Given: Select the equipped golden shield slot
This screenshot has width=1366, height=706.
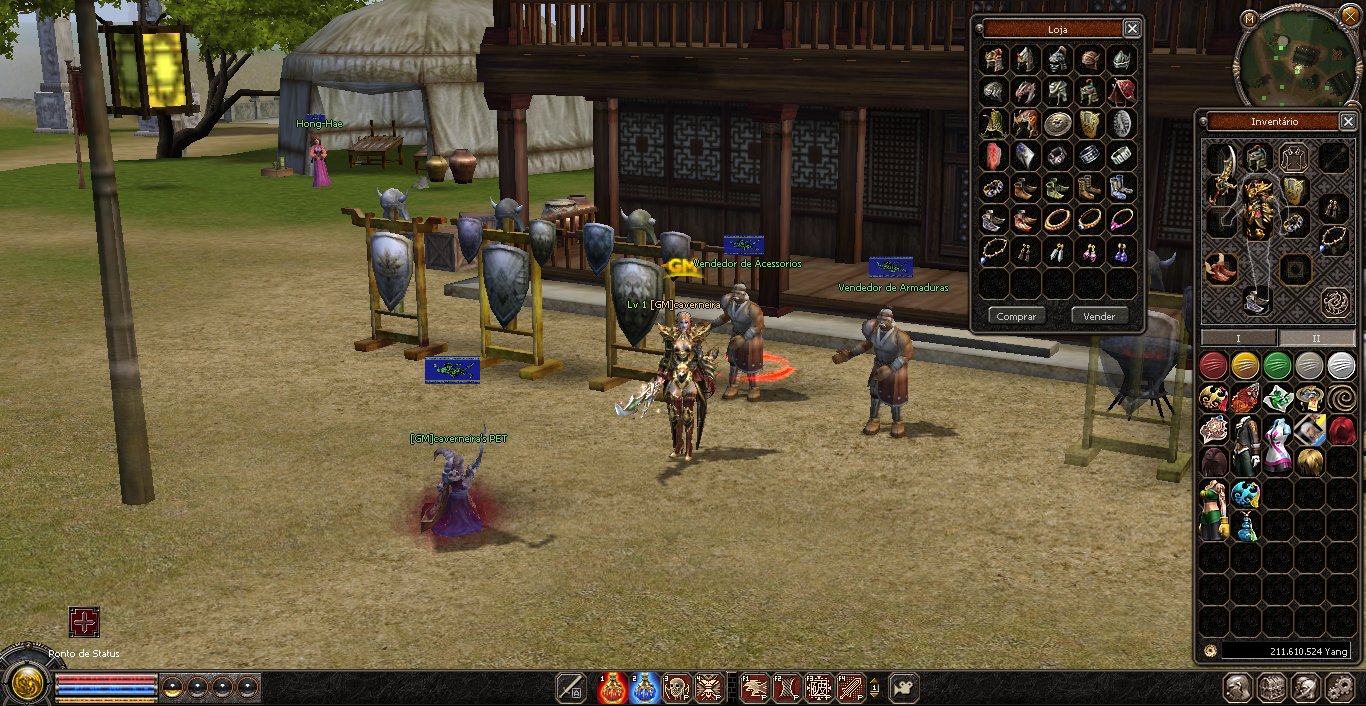Looking at the screenshot, I should (x=1294, y=190).
